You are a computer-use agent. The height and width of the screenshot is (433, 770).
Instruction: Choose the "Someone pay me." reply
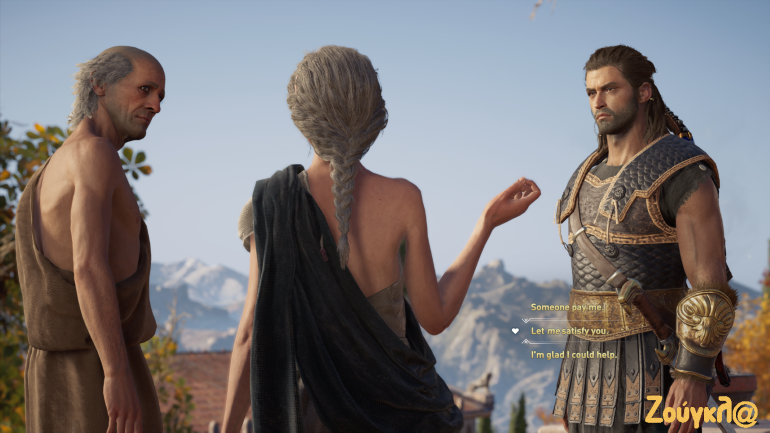click(x=567, y=307)
